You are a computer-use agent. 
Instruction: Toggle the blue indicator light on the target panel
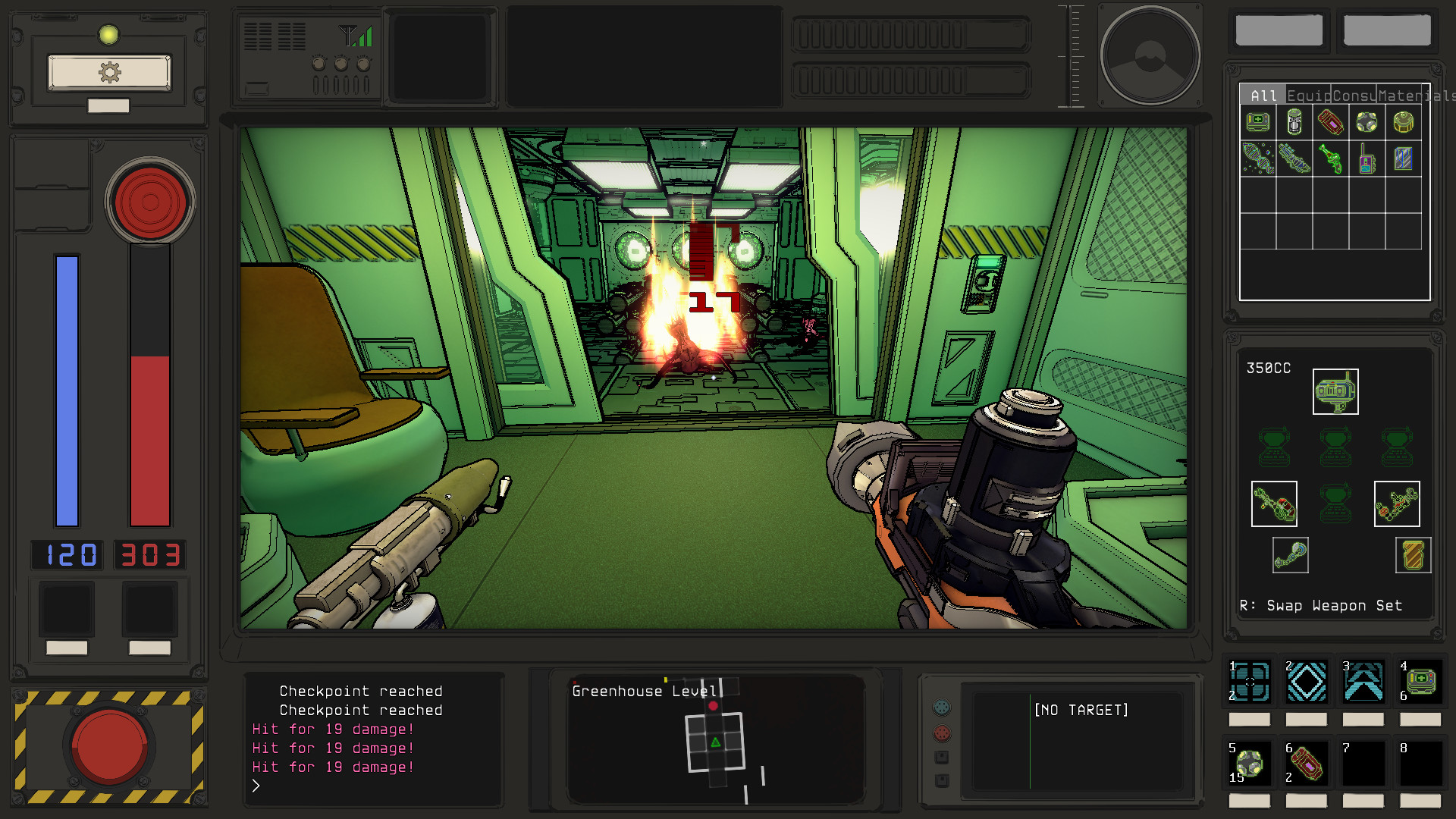click(x=943, y=706)
